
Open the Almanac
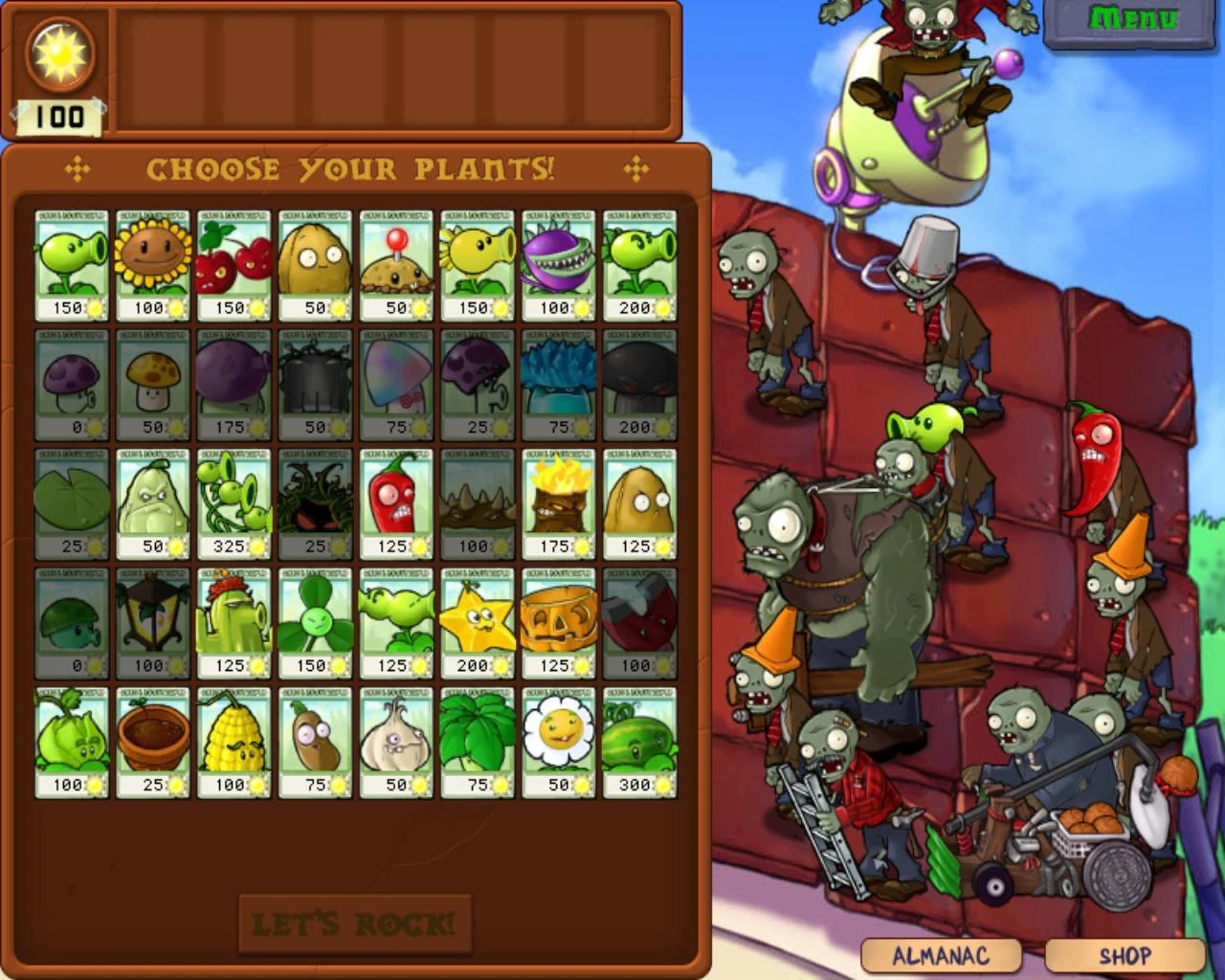click(x=941, y=954)
